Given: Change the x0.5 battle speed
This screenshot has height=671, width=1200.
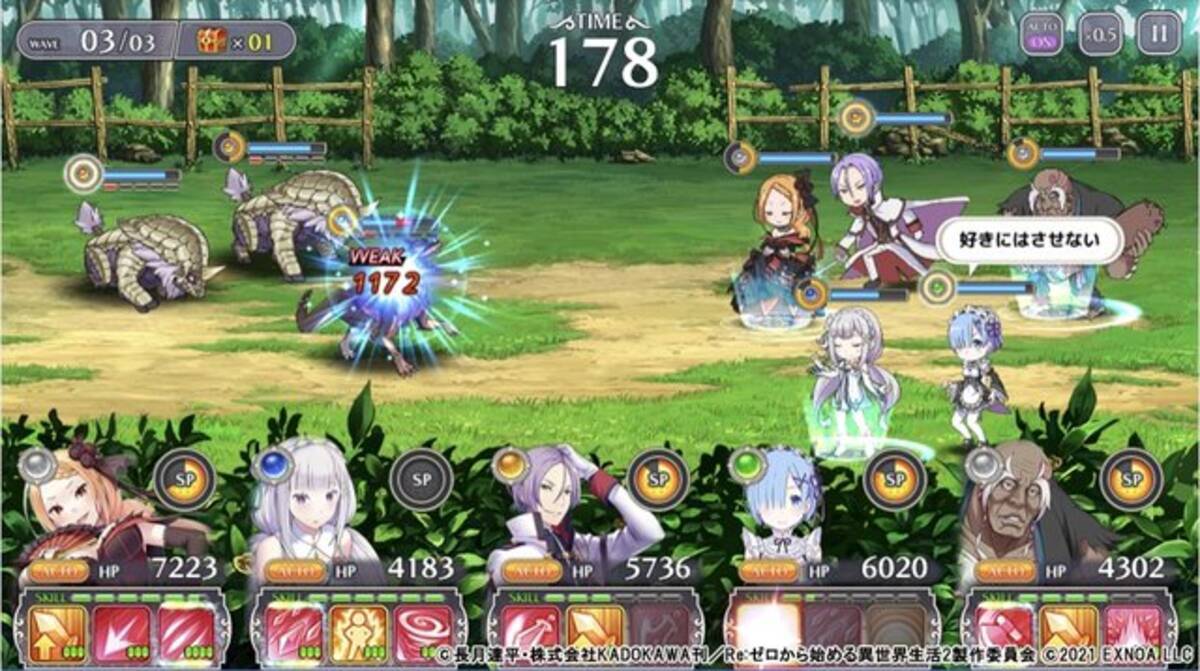Looking at the screenshot, I should (1099, 38).
